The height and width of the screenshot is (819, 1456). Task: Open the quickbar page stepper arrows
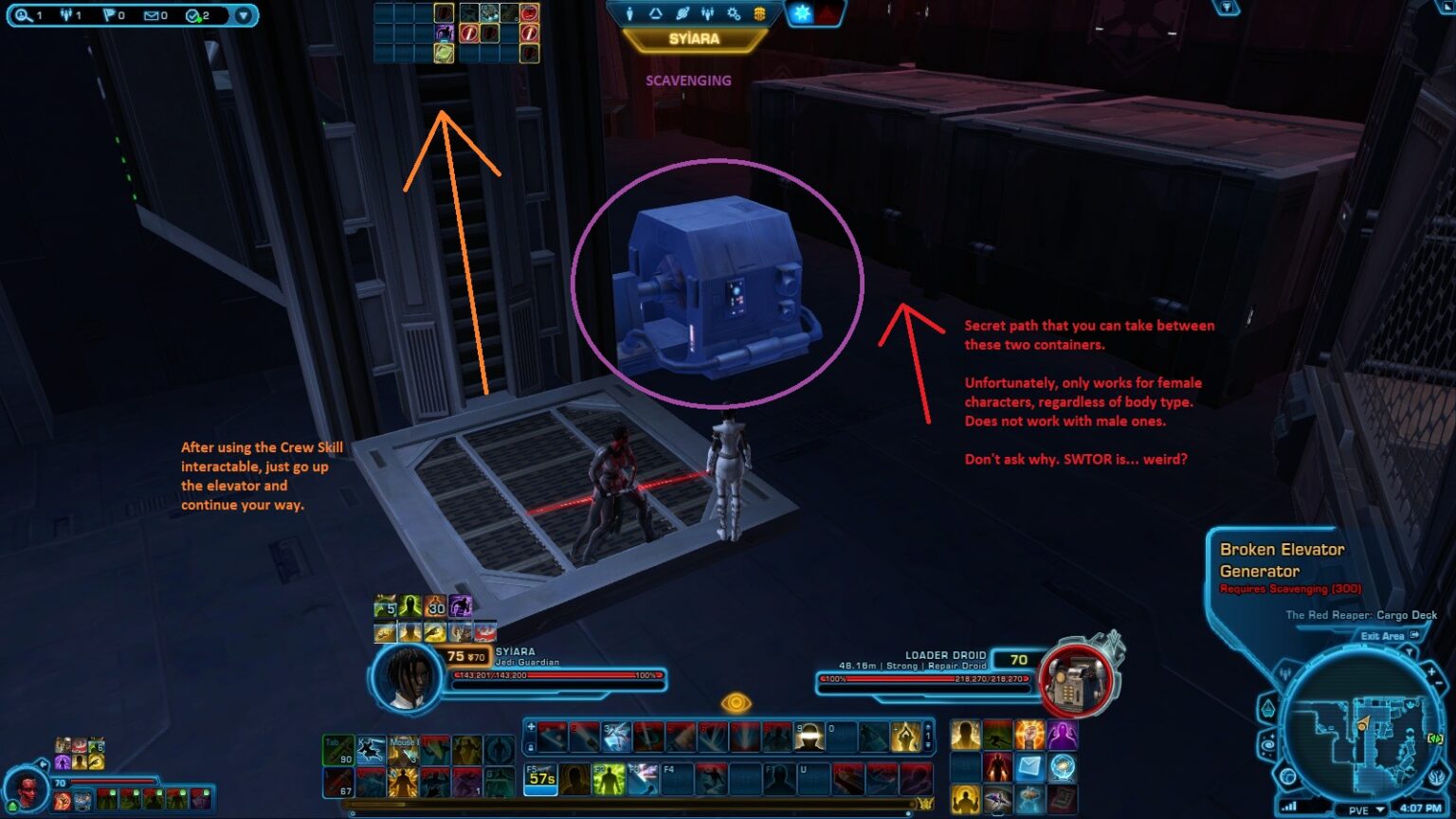(x=926, y=735)
